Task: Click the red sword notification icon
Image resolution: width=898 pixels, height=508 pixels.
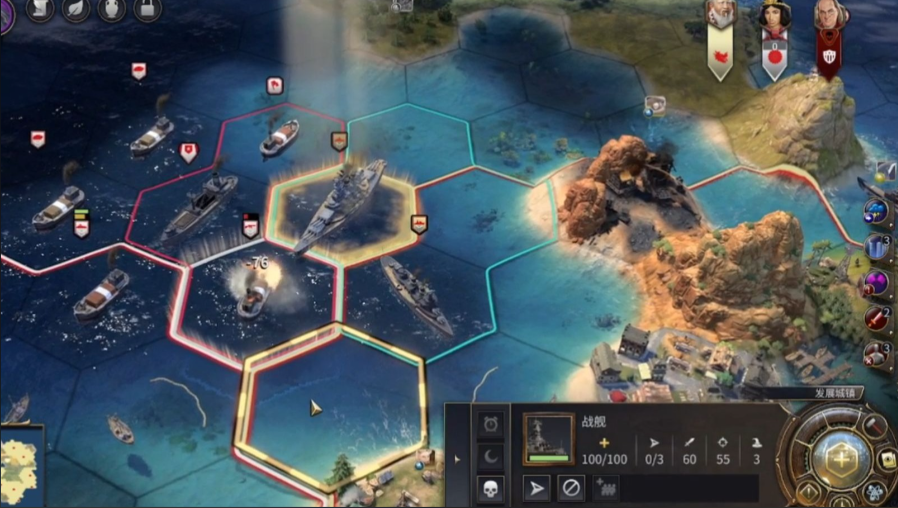Action: tap(877, 319)
